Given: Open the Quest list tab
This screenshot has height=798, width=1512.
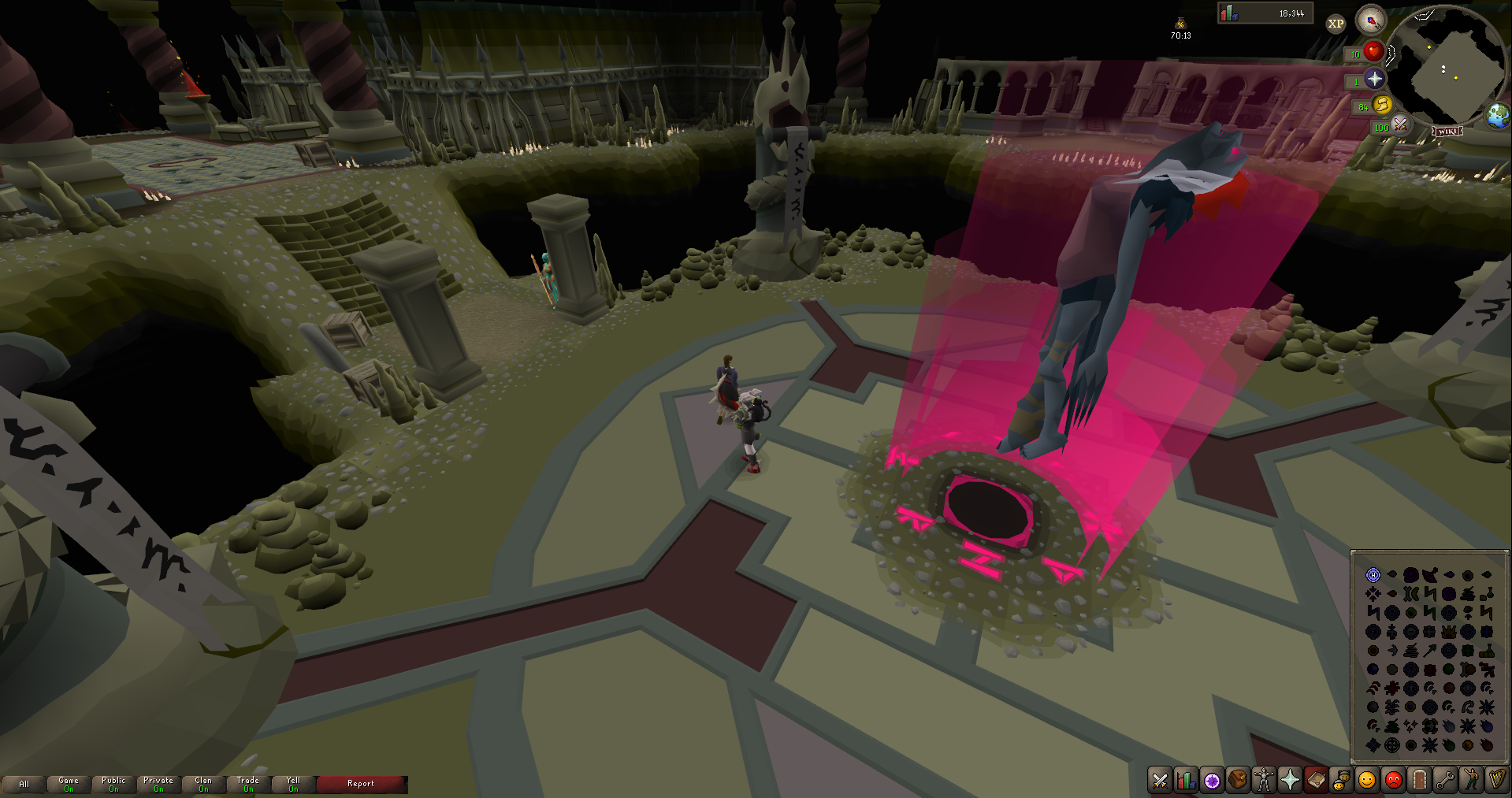Looking at the screenshot, I should click(x=1211, y=781).
